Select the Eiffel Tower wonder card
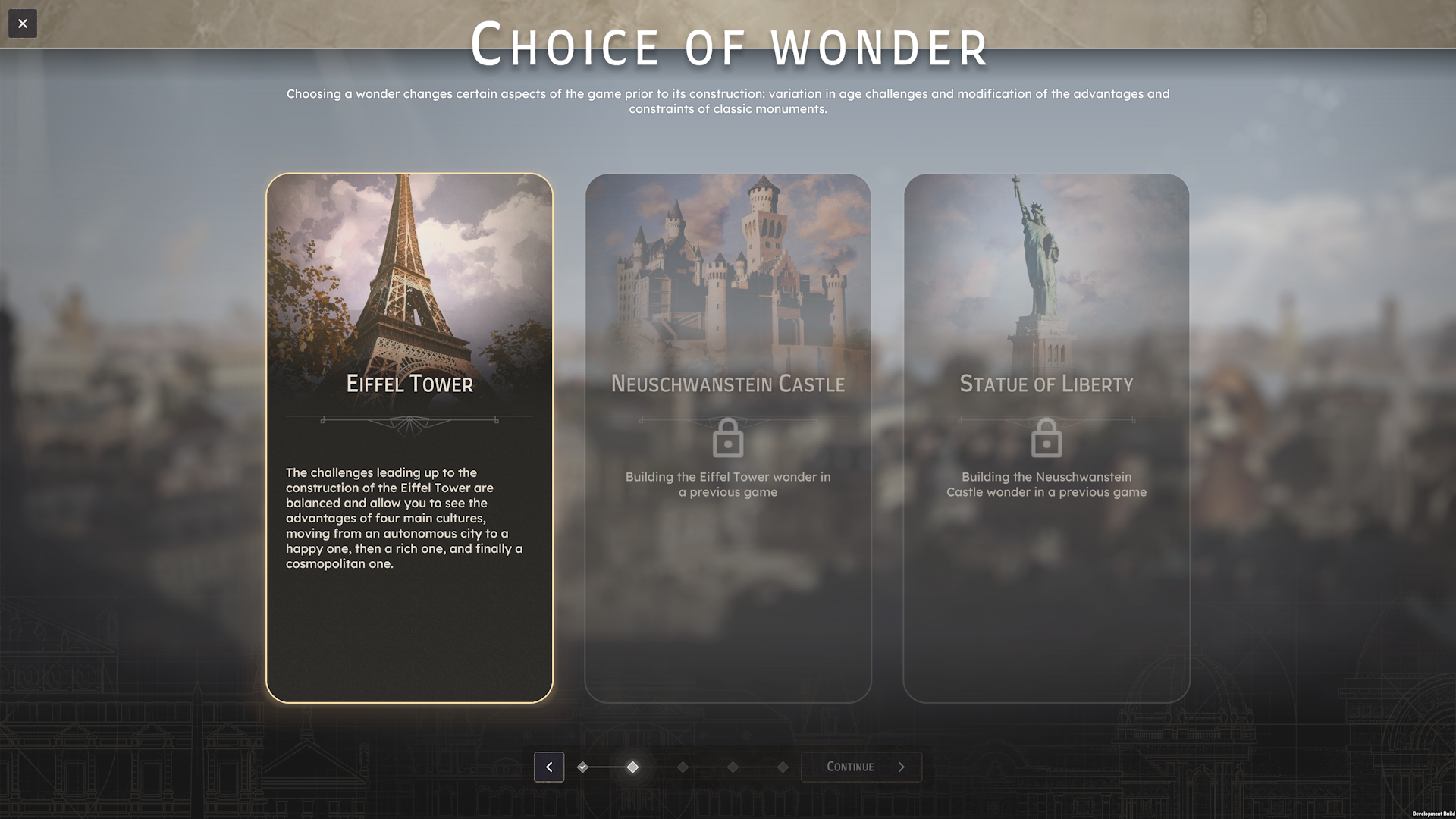 (x=409, y=438)
